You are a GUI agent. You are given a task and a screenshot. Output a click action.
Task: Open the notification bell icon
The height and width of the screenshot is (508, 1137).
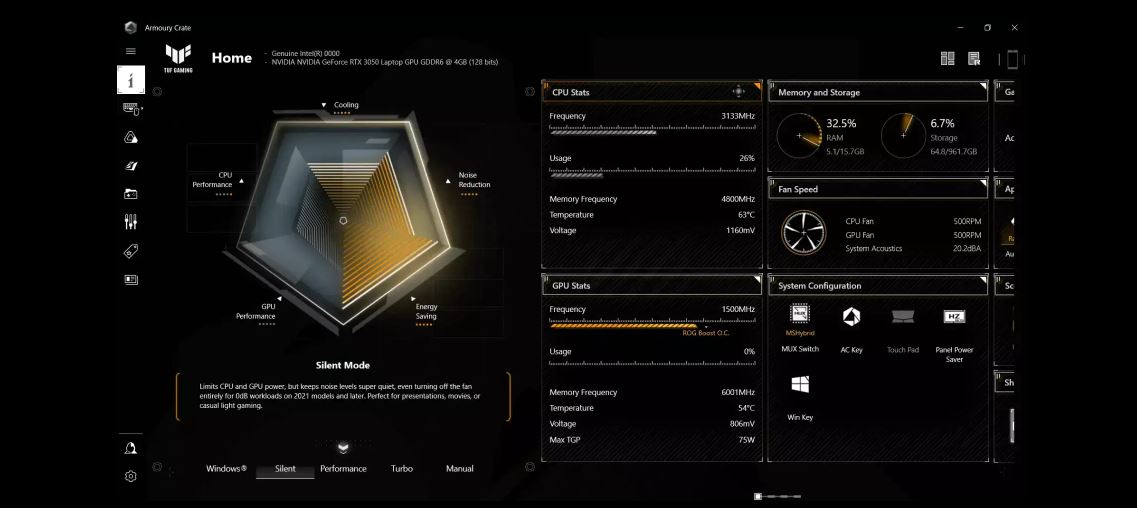coord(131,449)
